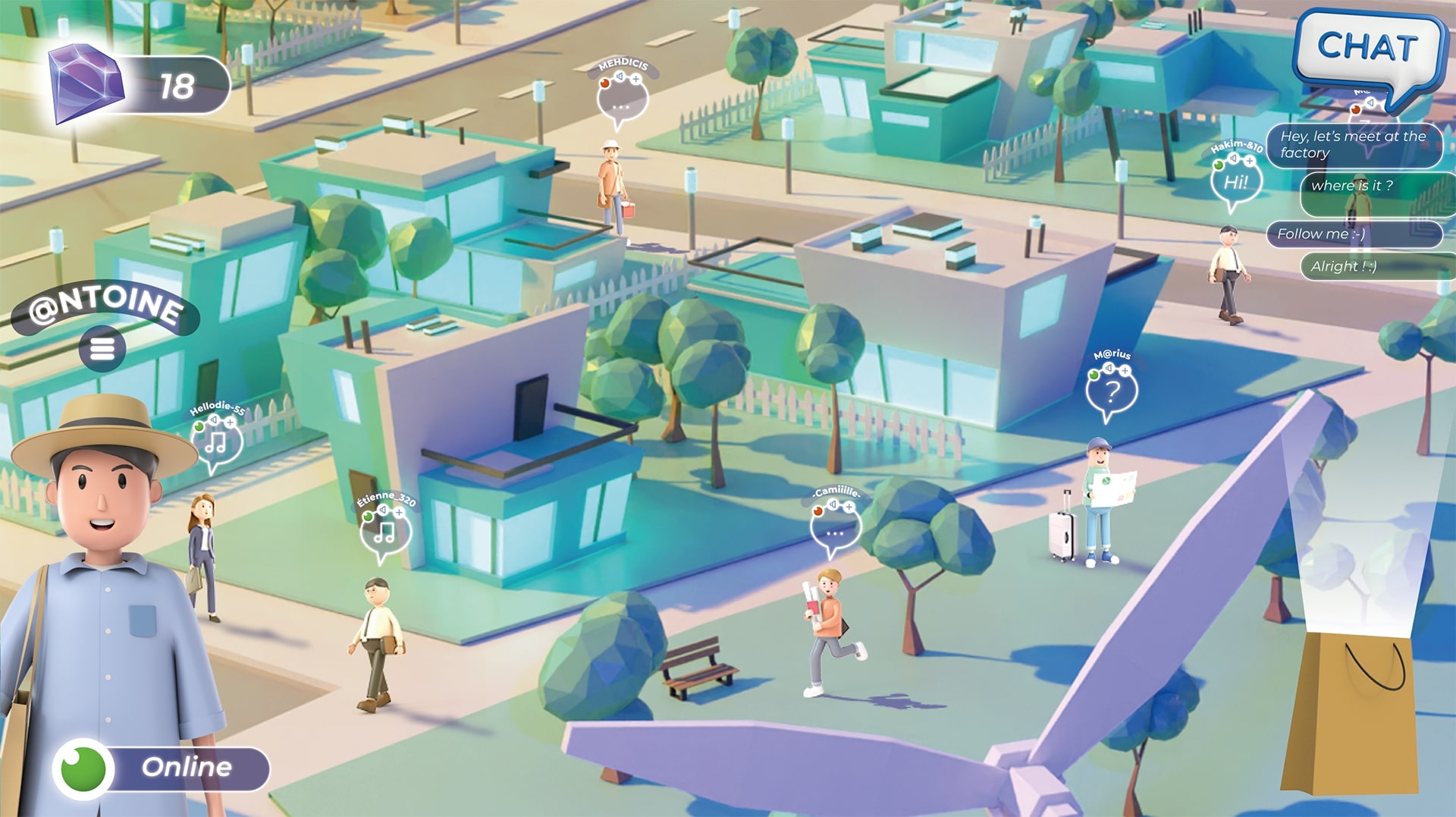Open the menu below the @NTOINE banner
The width and height of the screenshot is (1456, 817).
point(103,347)
